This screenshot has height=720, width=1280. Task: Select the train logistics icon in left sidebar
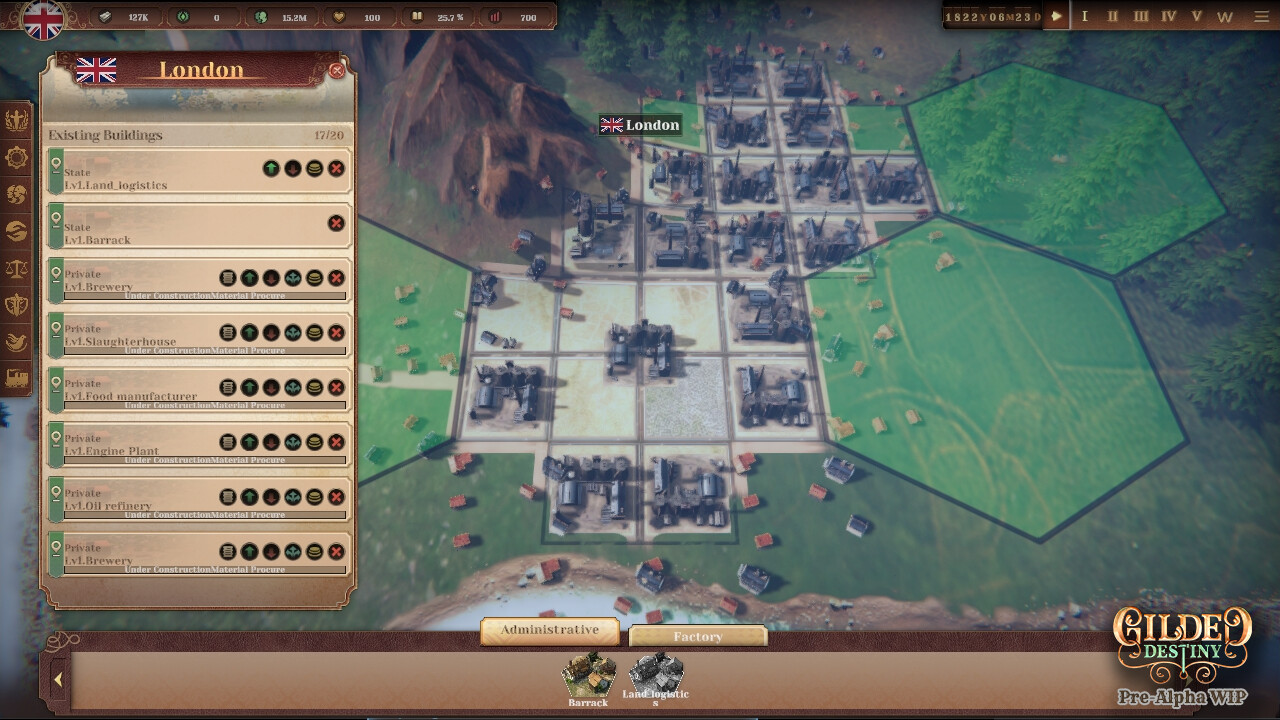(17, 377)
